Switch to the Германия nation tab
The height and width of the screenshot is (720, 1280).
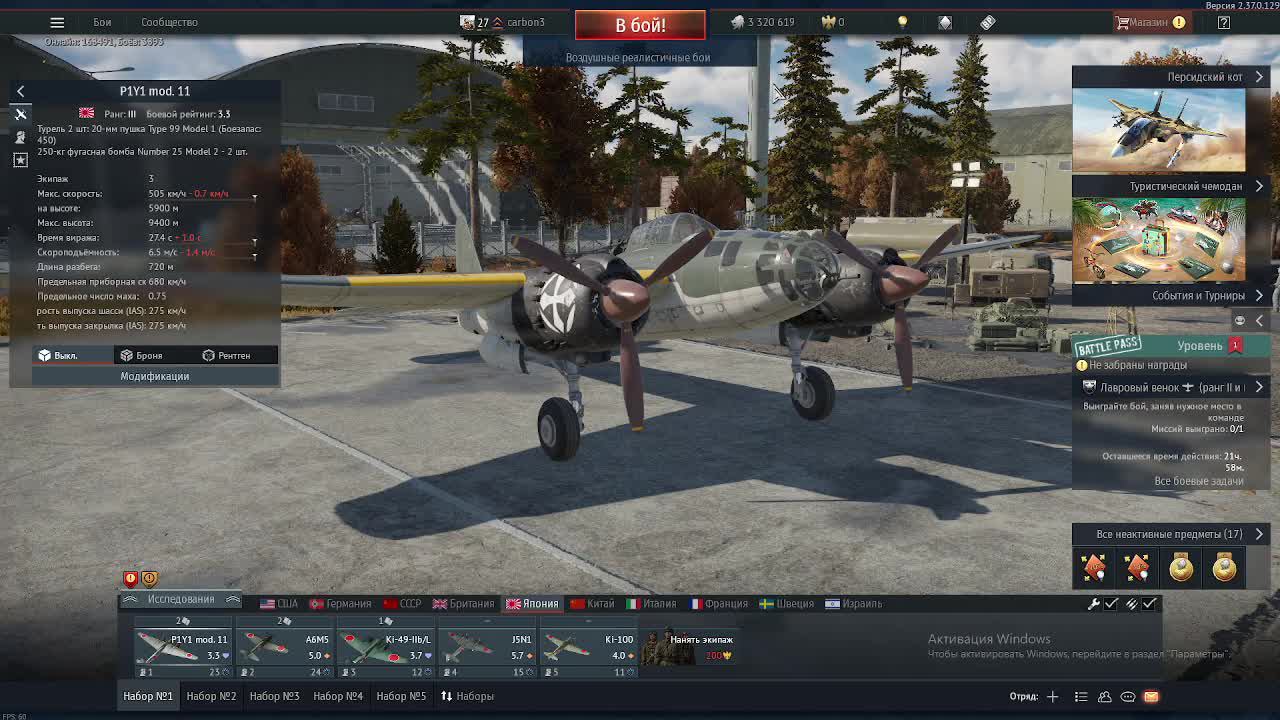pyautogui.click(x=340, y=604)
